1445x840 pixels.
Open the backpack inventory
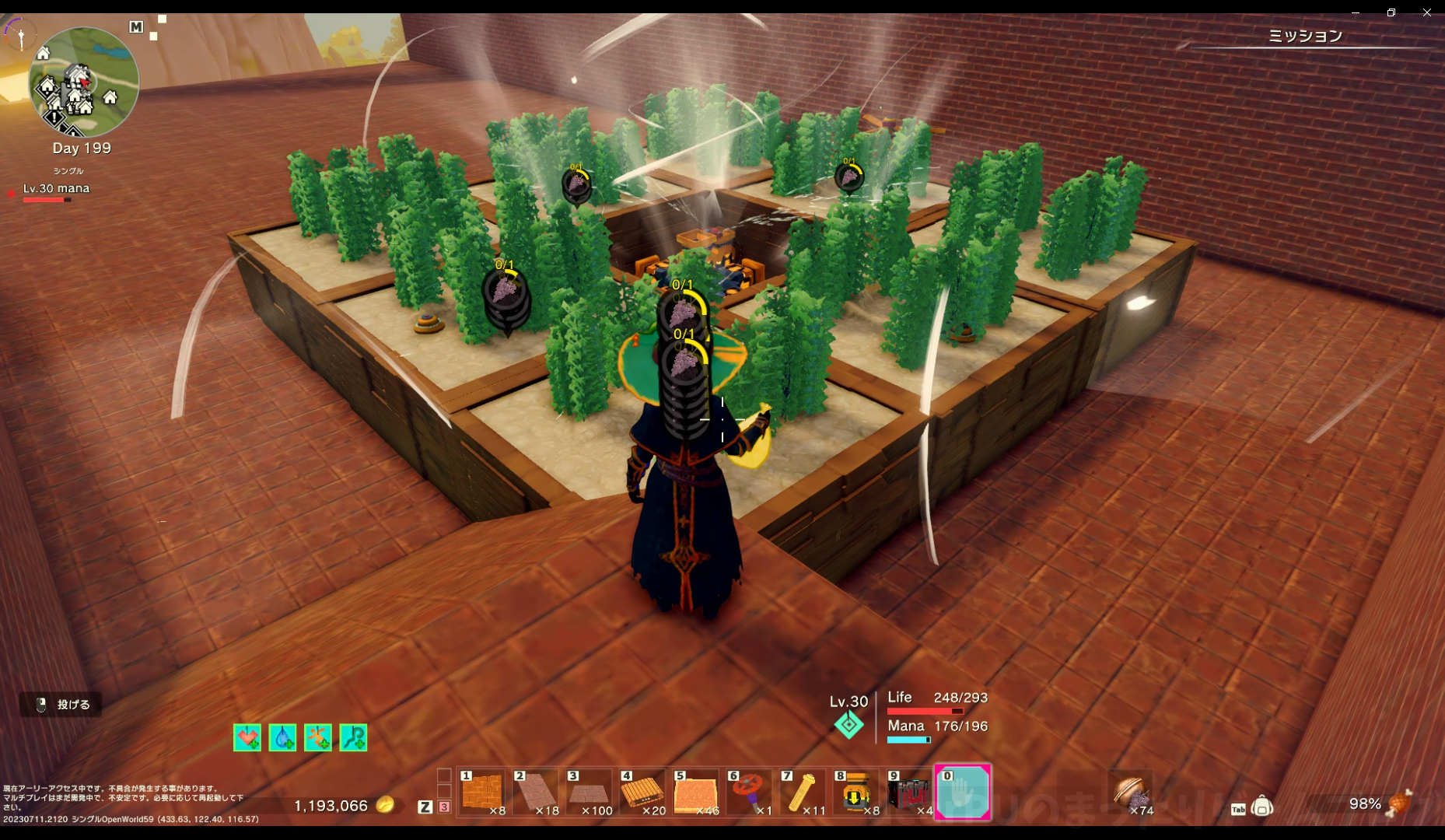(x=1262, y=807)
